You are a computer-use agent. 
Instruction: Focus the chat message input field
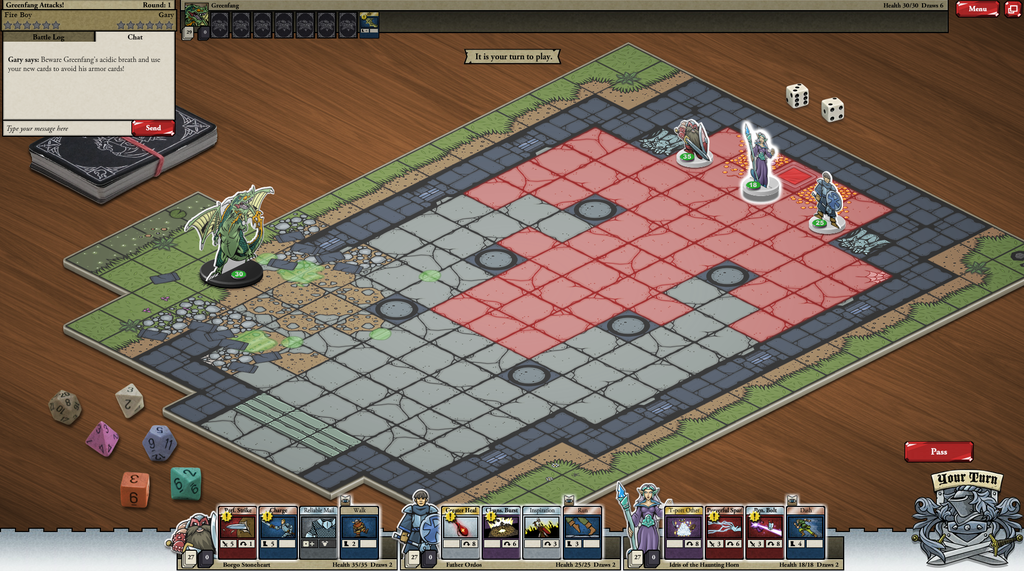pyautogui.click(x=66, y=128)
